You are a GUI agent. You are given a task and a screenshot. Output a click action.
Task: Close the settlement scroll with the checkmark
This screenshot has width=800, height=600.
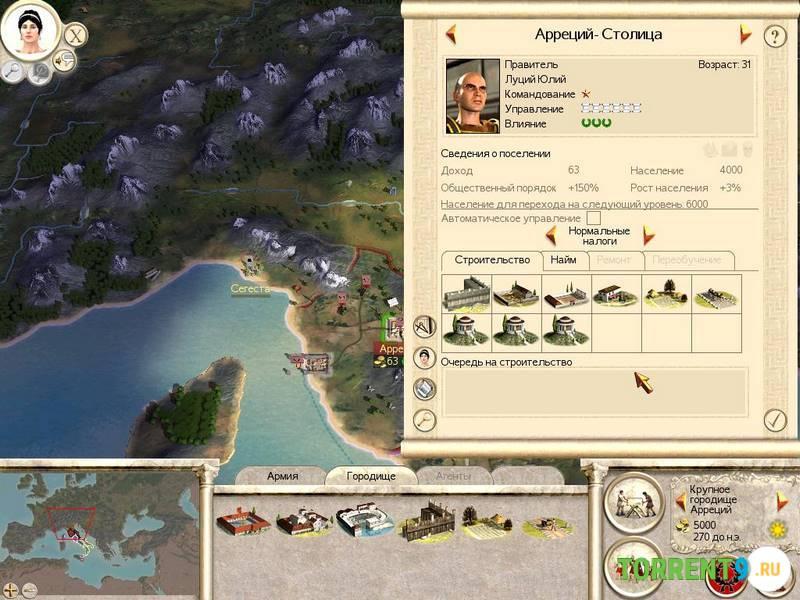[x=773, y=420]
